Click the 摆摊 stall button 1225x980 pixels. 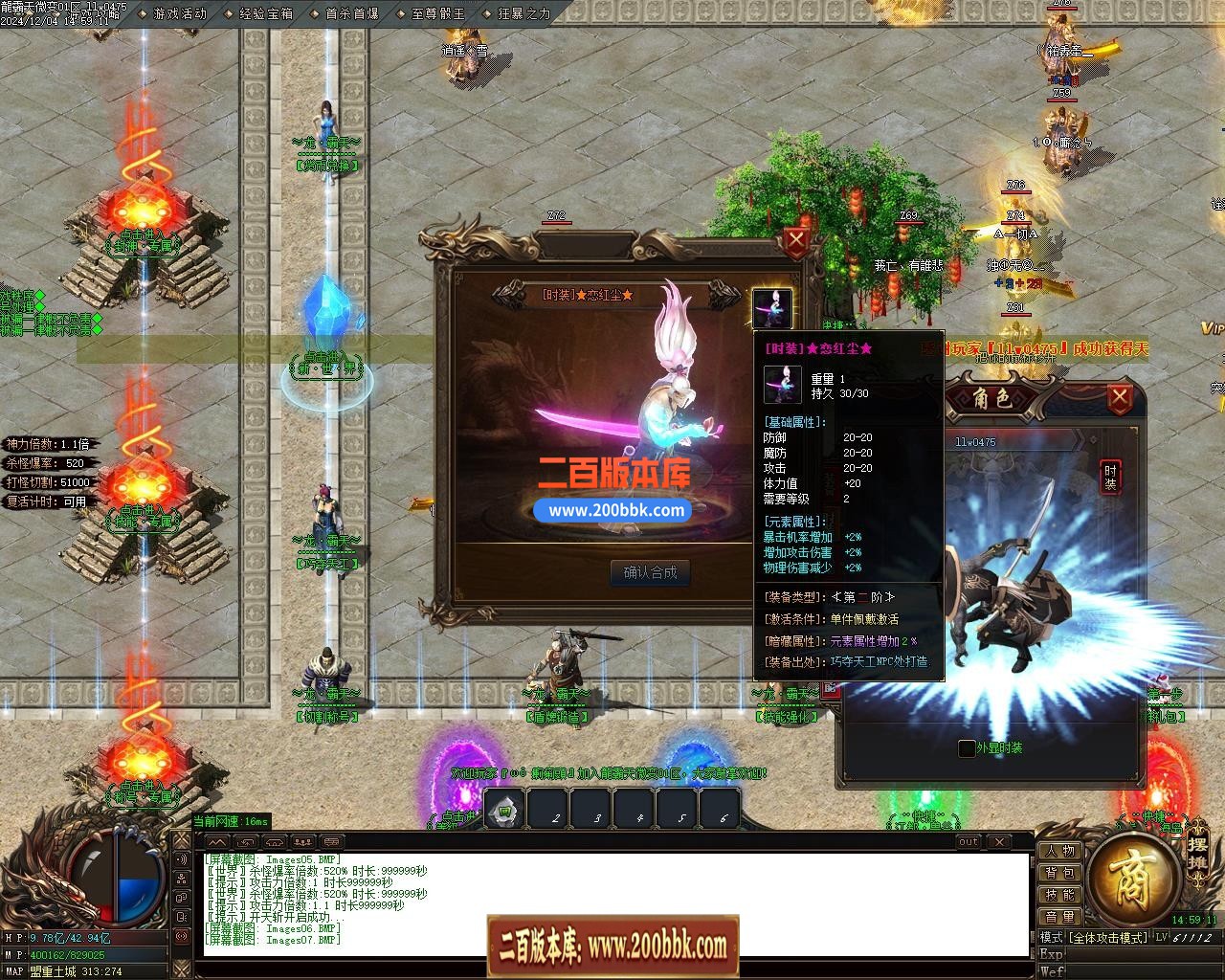[1197, 853]
